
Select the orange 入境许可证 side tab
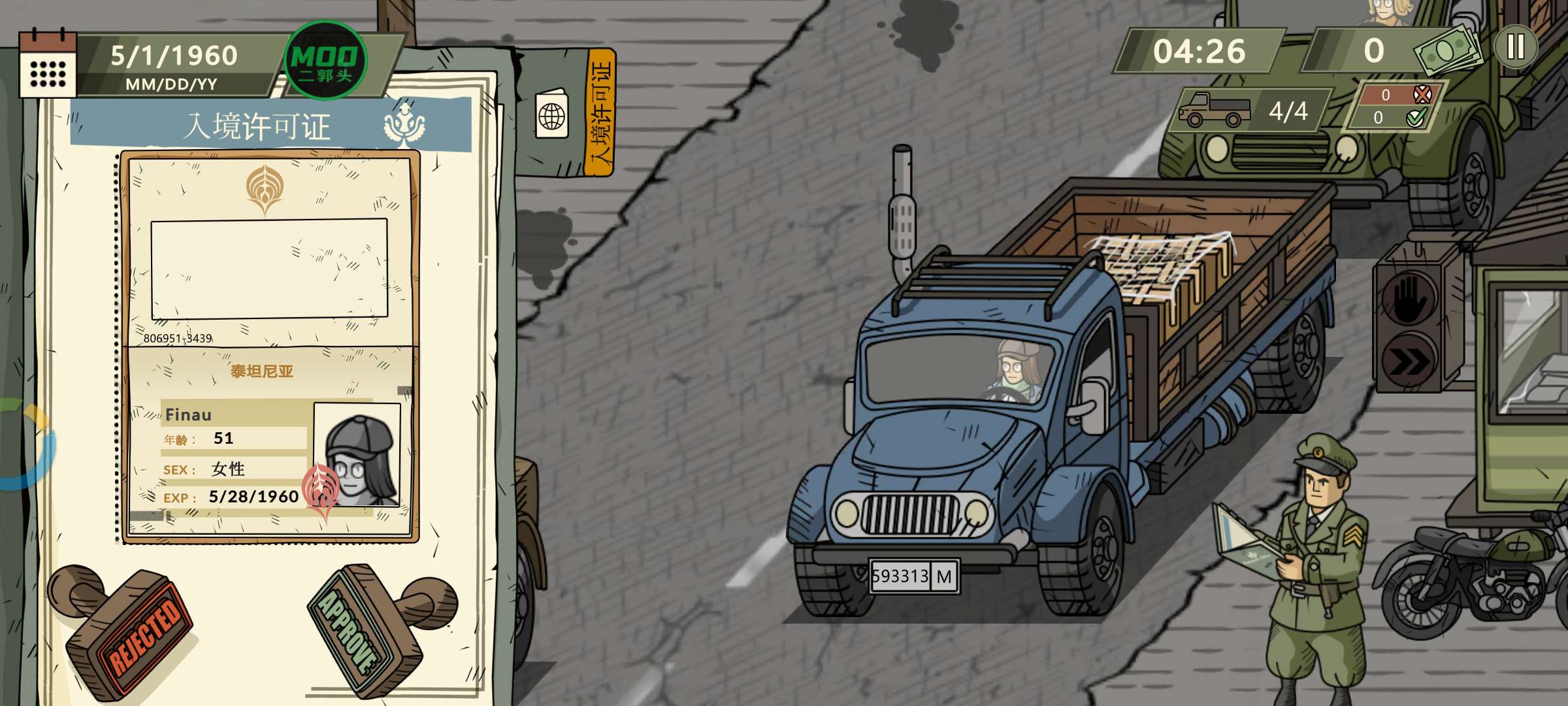pyautogui.click(x=600, y=112)
